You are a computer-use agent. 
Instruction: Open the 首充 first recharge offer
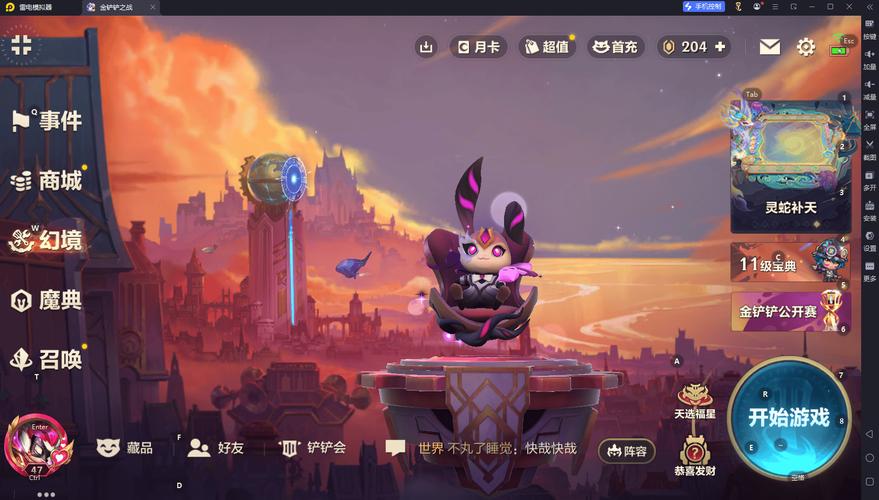615,46
